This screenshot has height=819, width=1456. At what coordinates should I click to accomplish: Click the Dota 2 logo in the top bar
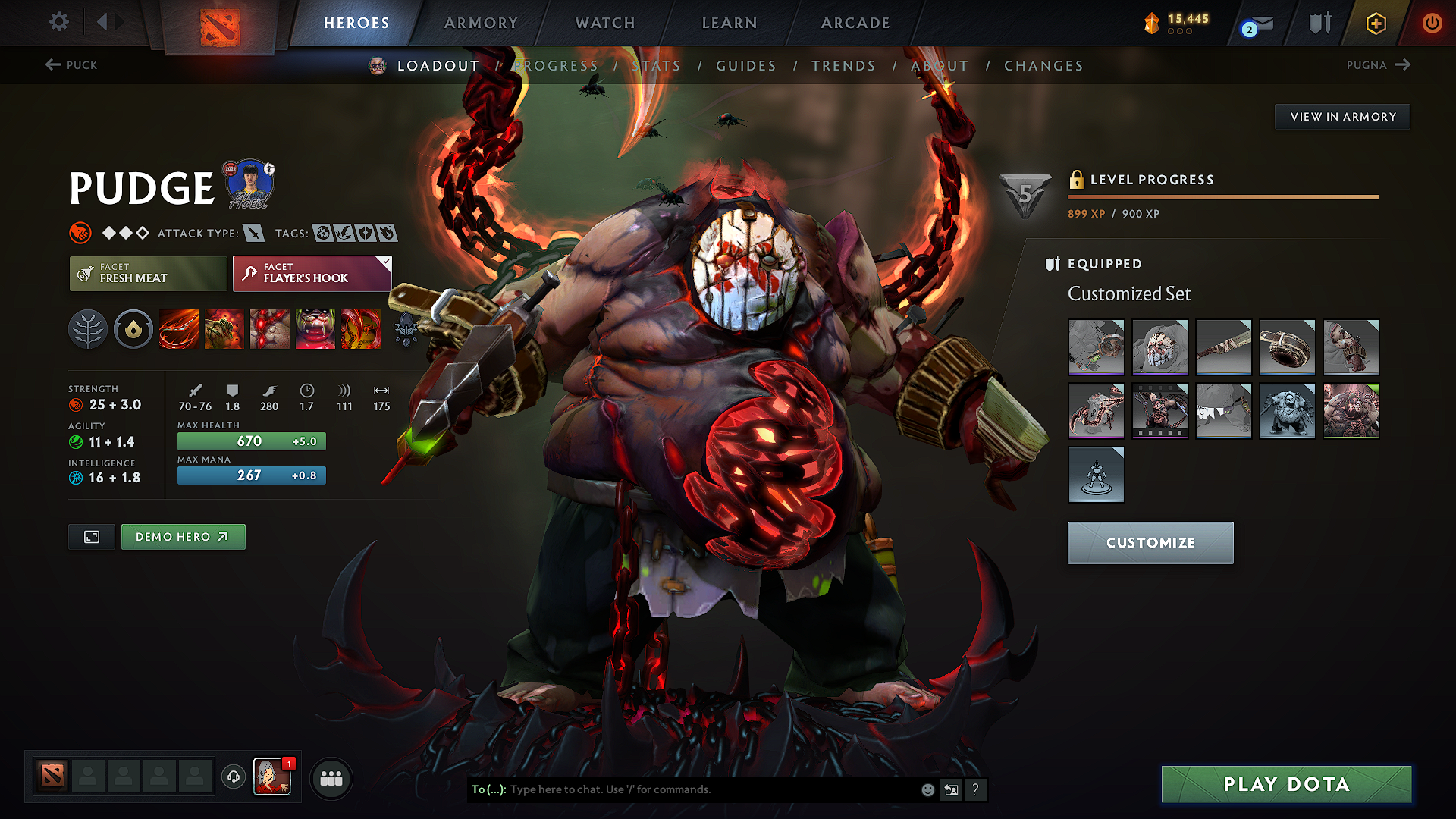pyautogui.click(x=221, y=22)
